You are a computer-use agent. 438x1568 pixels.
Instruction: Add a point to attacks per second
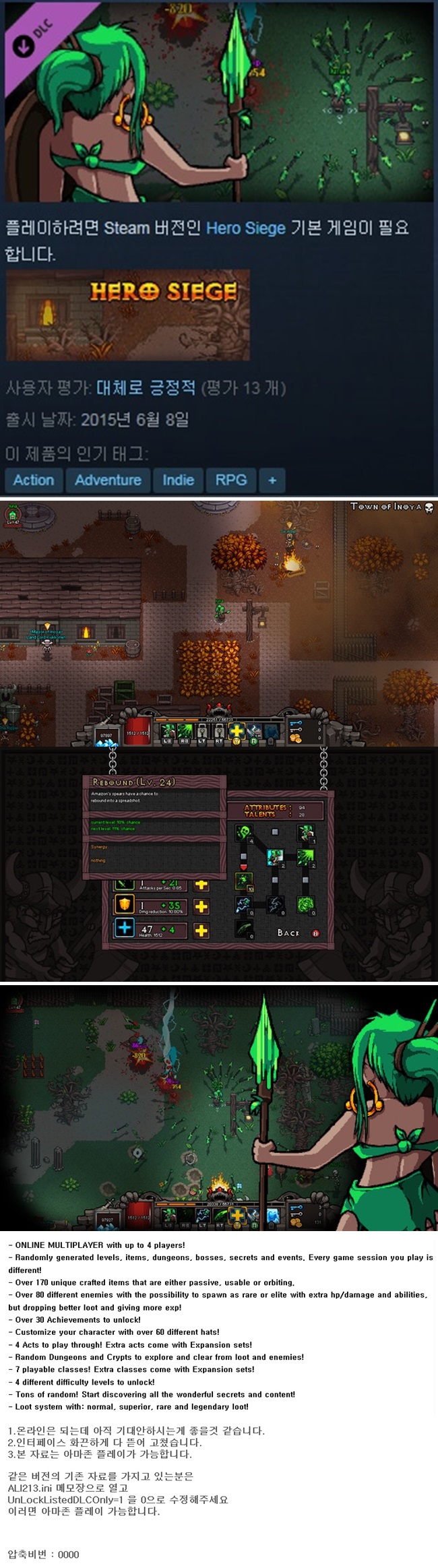click(x=201, y=884)
